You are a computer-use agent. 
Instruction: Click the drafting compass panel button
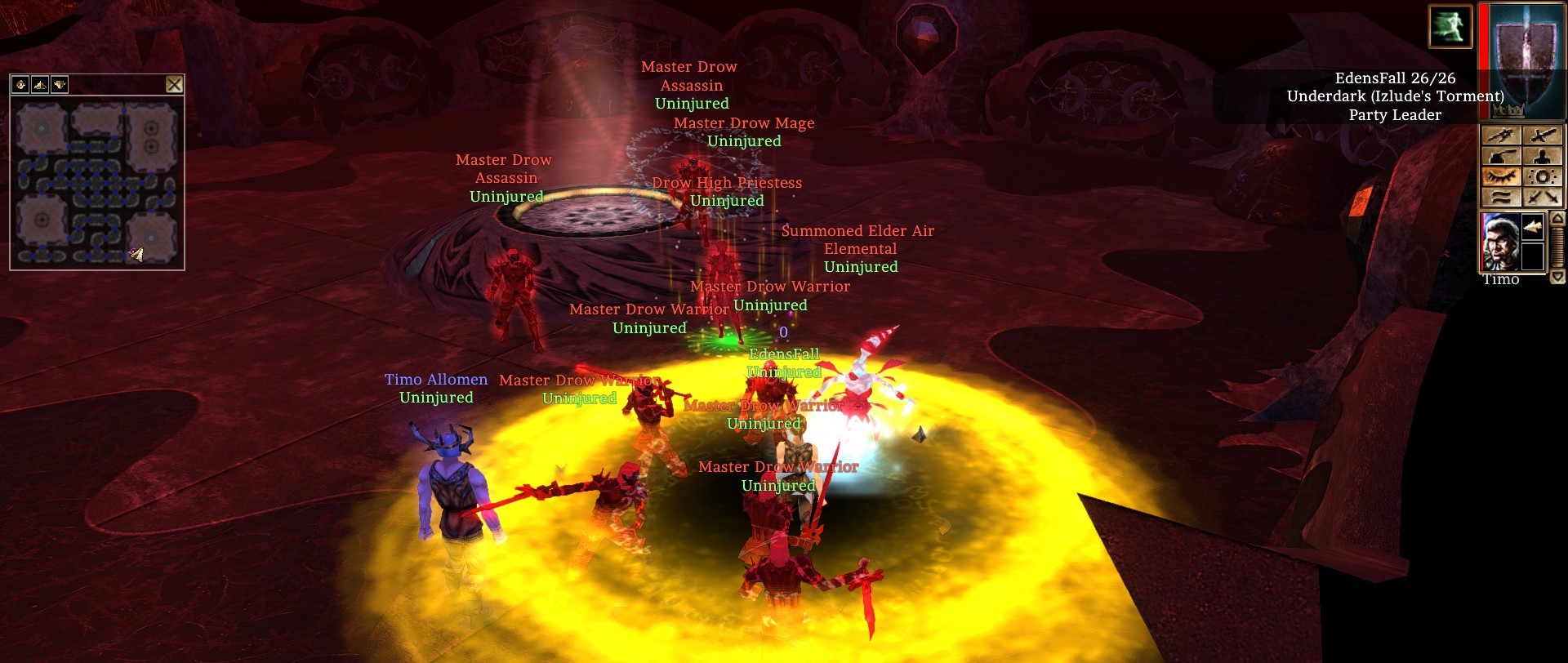1501,136
